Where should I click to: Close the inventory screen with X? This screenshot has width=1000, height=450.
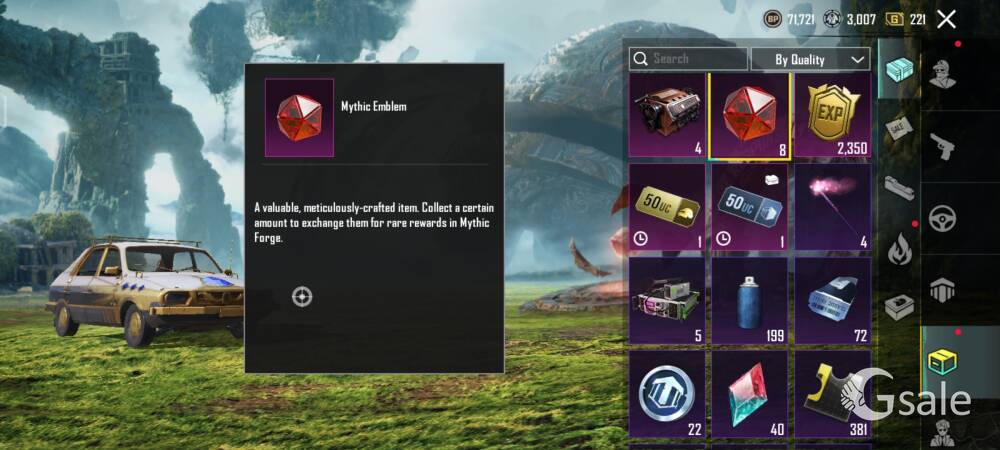click(947, 18)
